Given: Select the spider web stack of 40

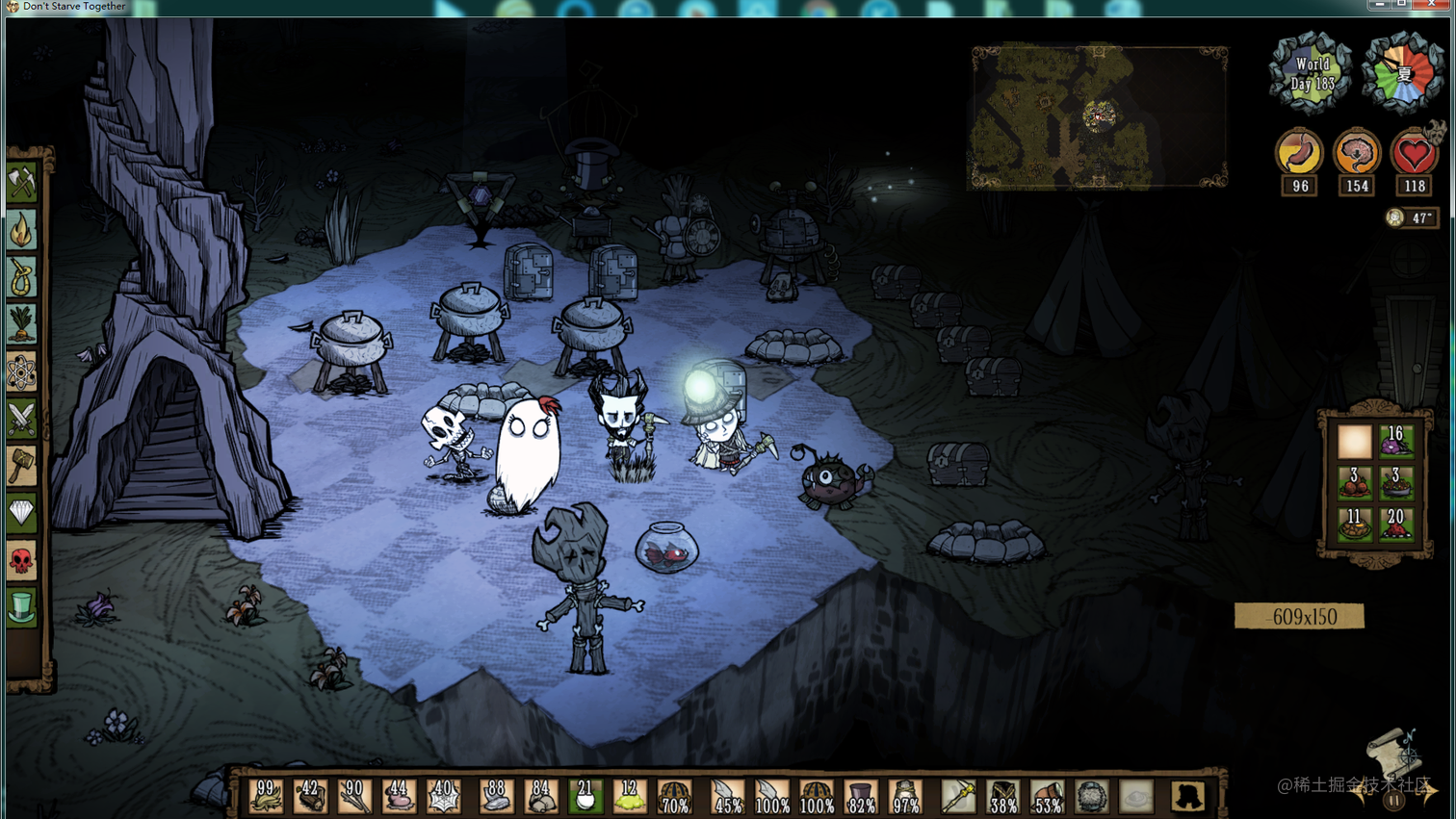Looking at the screenshot, I should tap(443, 797).
